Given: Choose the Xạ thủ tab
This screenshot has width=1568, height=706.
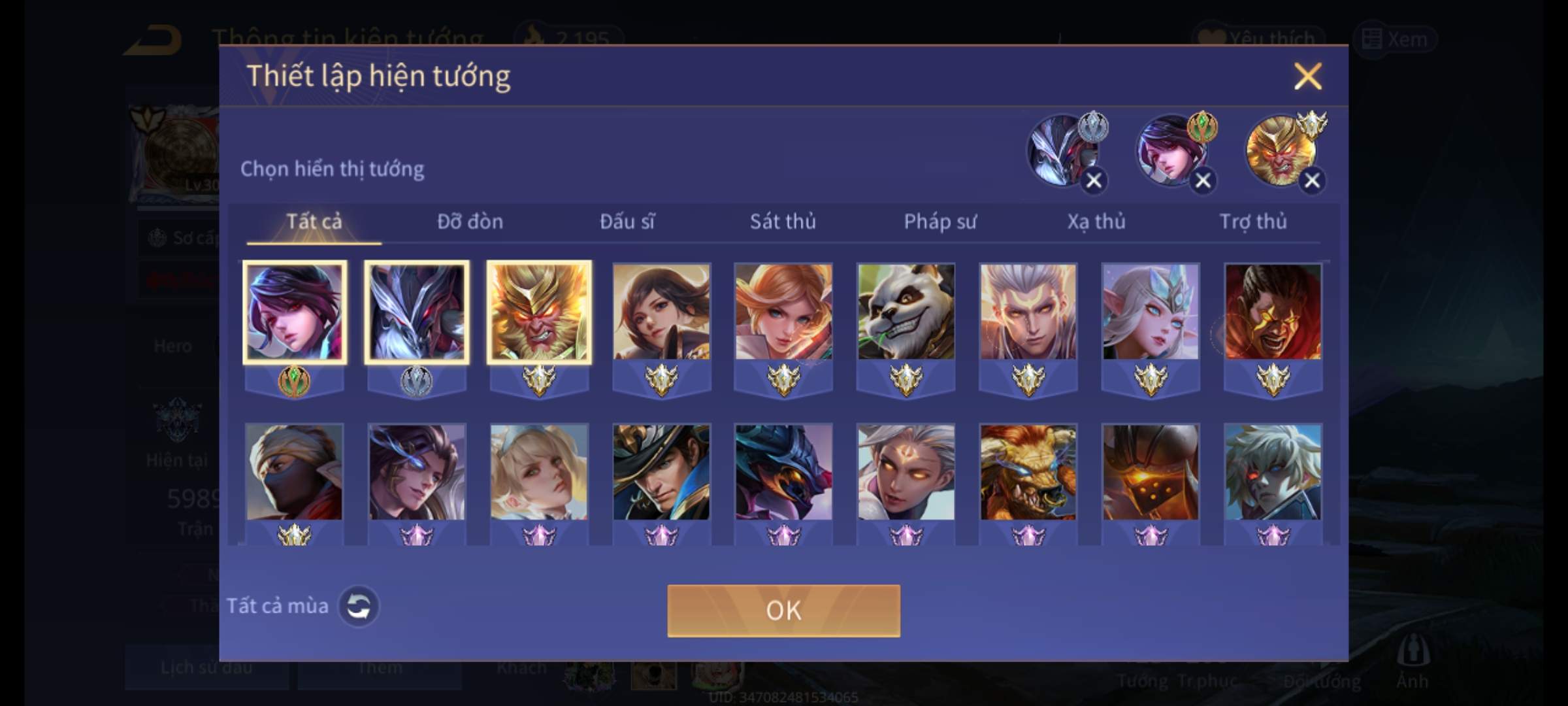Looking at the screenshot, I should pyautogui.click(x=1096, y=222).
